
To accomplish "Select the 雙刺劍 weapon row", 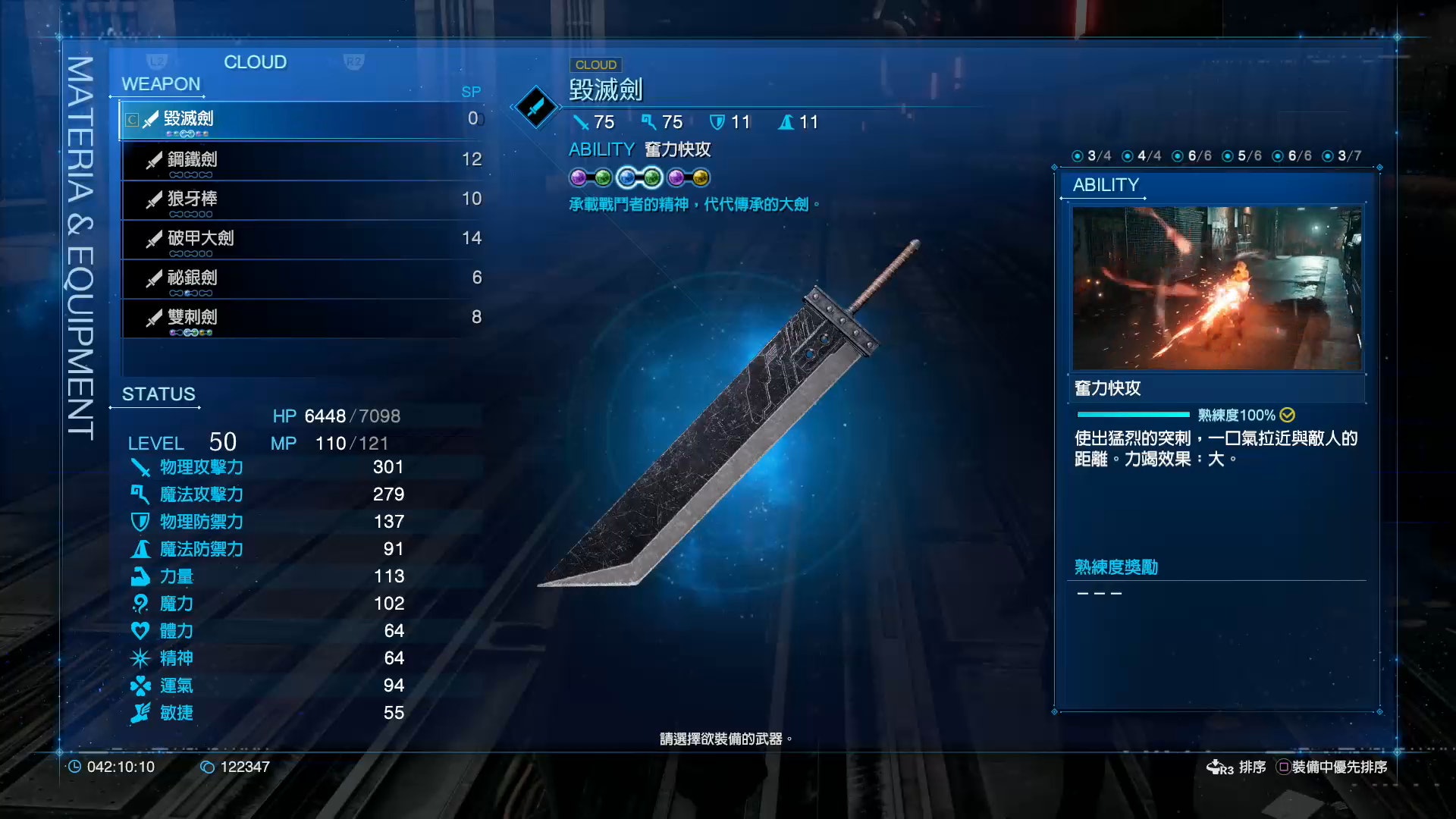I will point(302,318).
